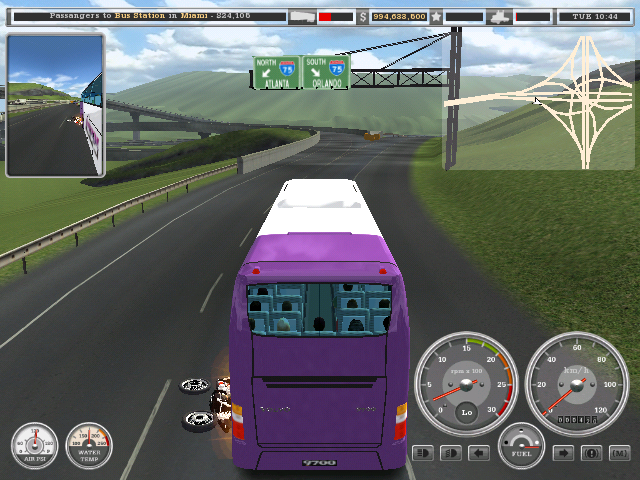
Task: Click the rear-view mirror camera panel
Action: click(55, 105)
